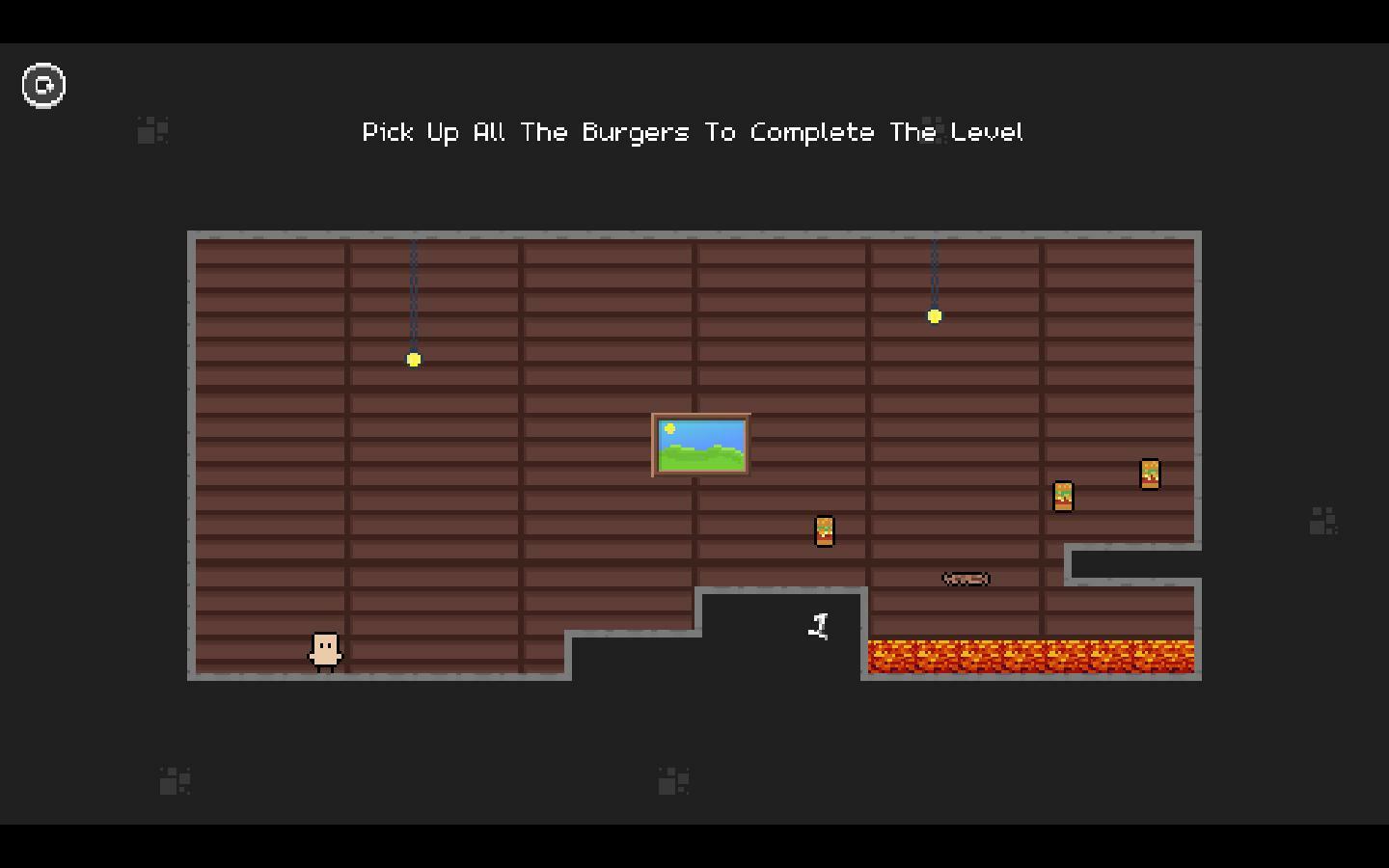Click the gray border wall at the top
The height and width of the screenshot is (868, 1389).
tap(693, 234)
